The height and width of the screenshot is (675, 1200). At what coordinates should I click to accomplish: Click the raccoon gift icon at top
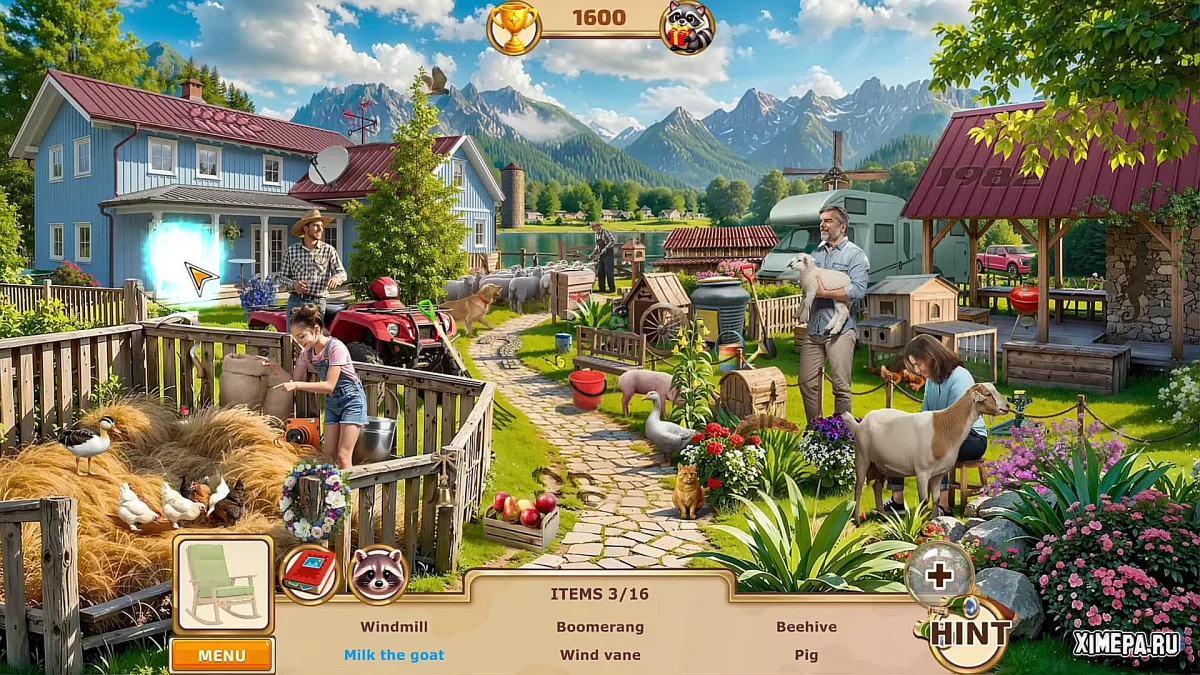point(688,27)
